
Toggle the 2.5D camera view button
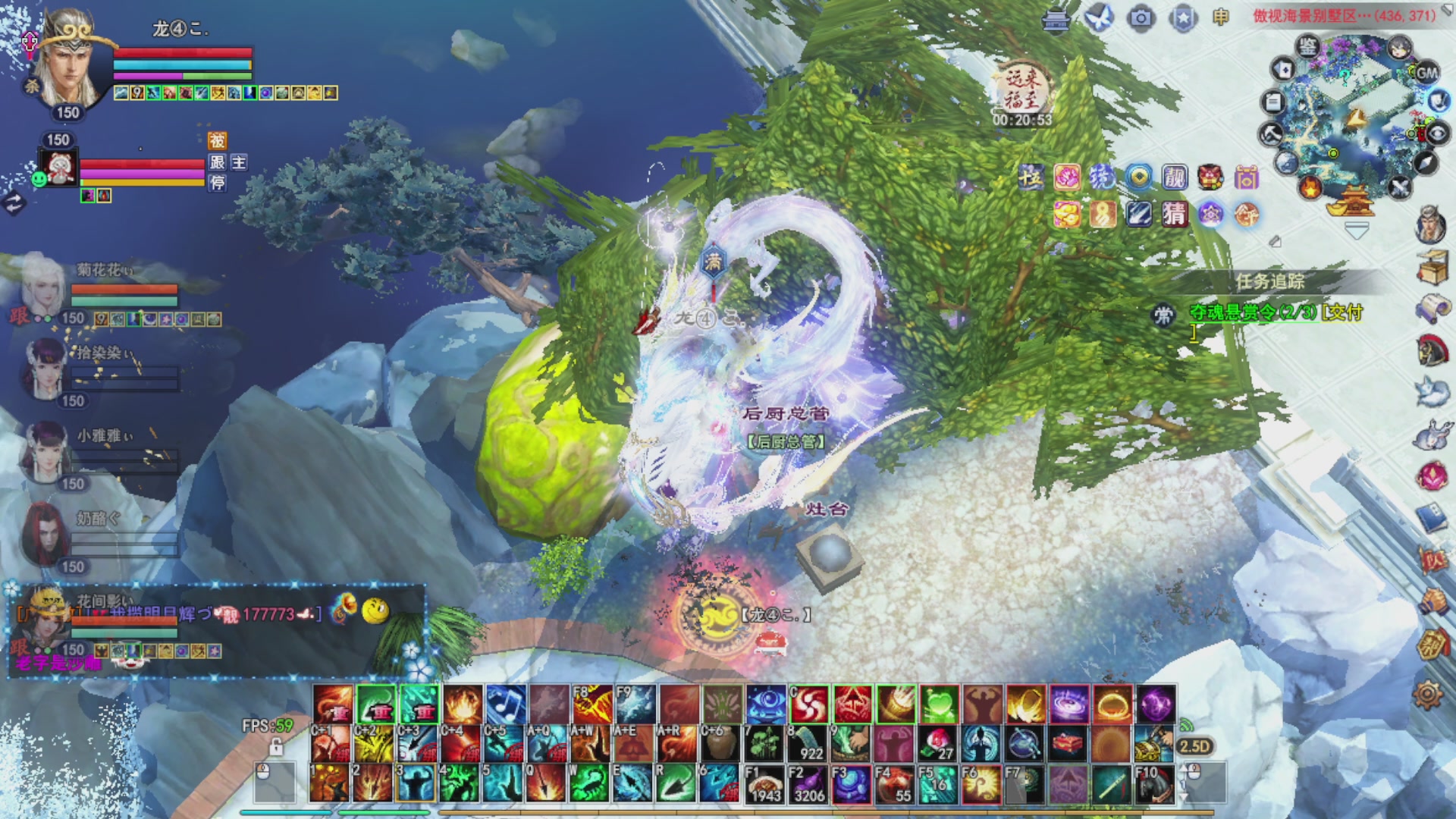(x=1194, y=746)
